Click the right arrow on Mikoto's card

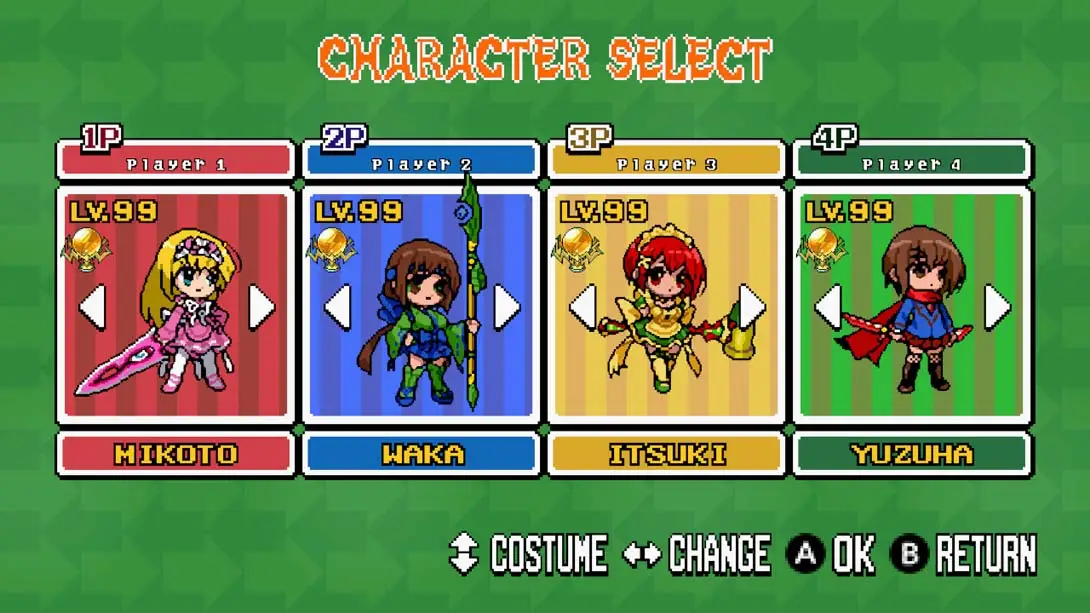(x=261, y=307)
